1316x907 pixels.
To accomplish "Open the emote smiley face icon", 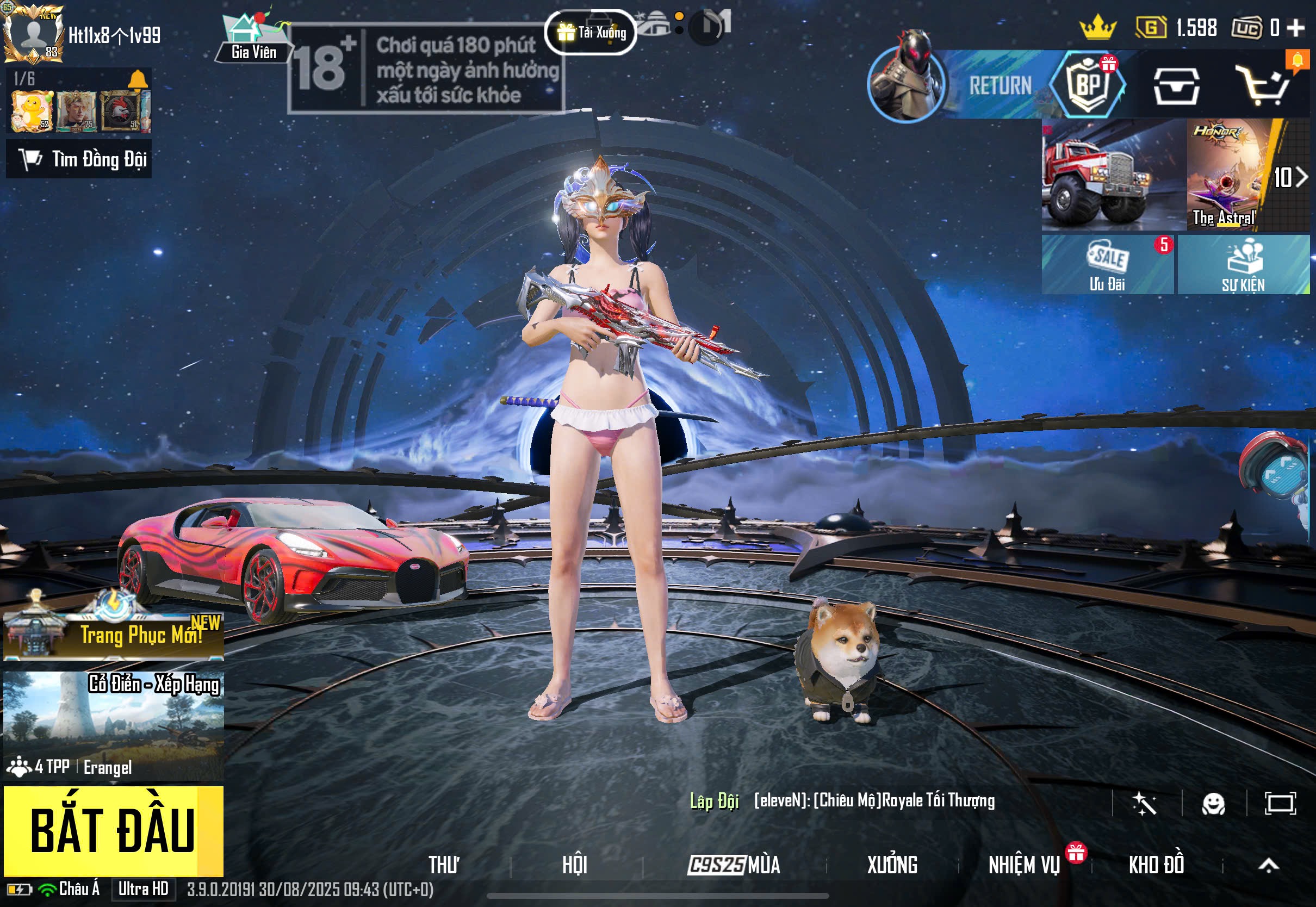I will [1213, 804].
